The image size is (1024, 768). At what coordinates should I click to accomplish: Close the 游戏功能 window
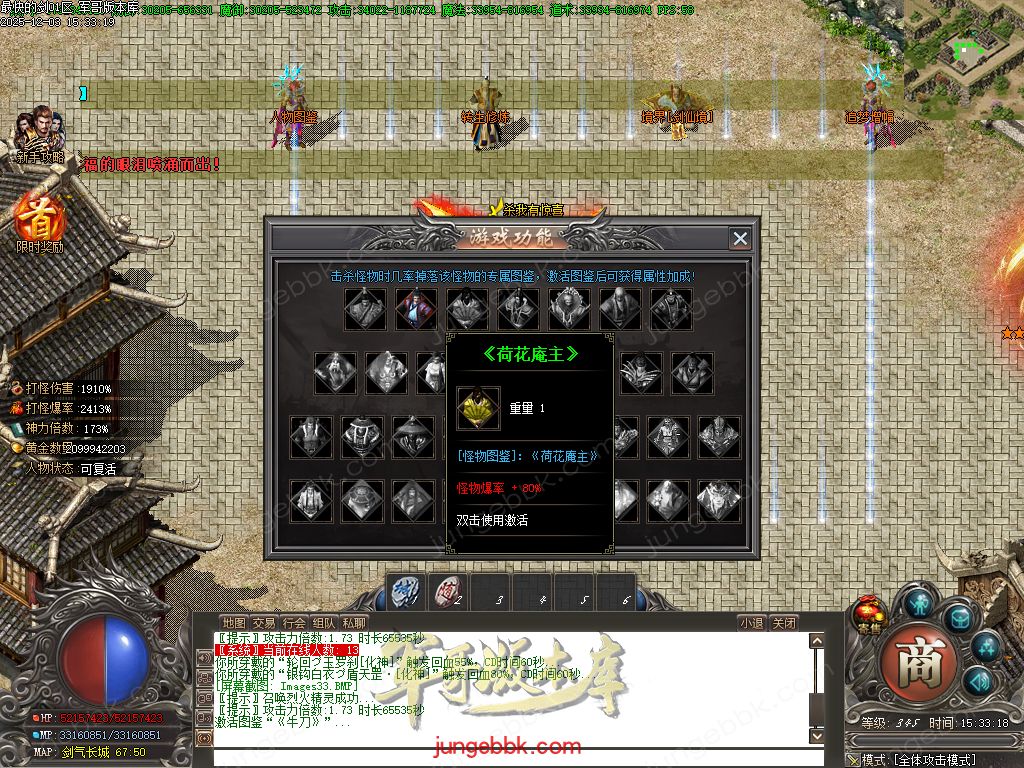click(x=740, y=238)
